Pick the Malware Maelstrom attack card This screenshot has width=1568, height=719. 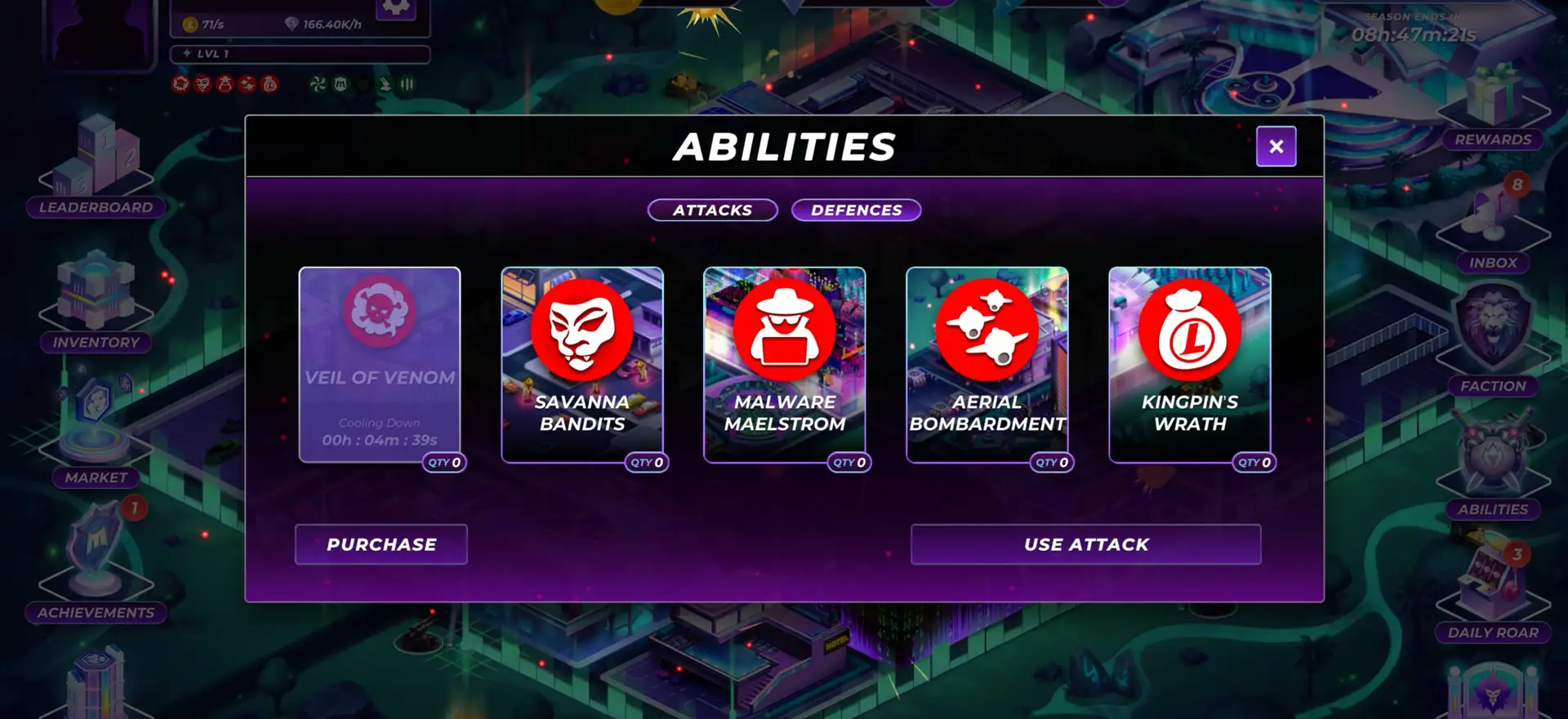tap(785, 365)
